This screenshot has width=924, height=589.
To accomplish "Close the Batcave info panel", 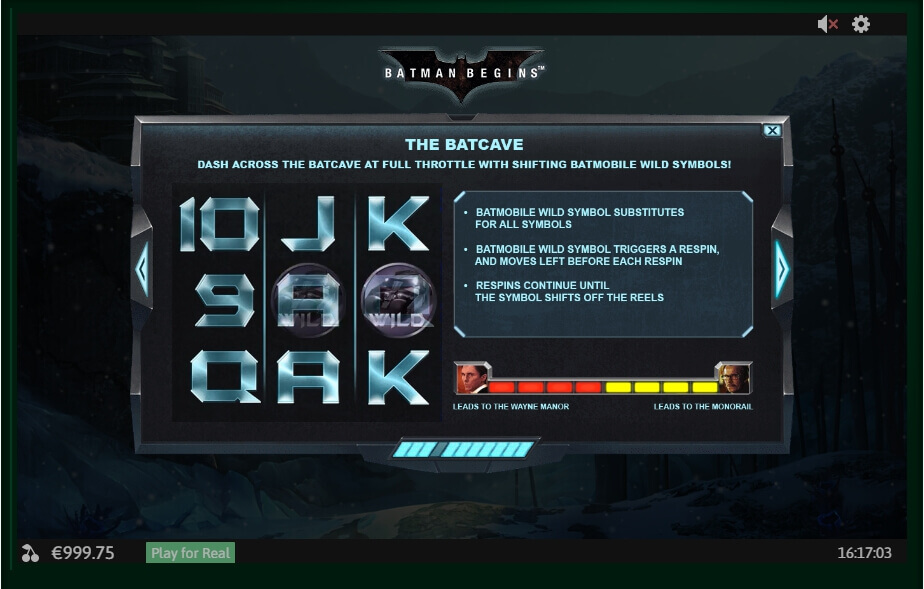I will point(772,130).
